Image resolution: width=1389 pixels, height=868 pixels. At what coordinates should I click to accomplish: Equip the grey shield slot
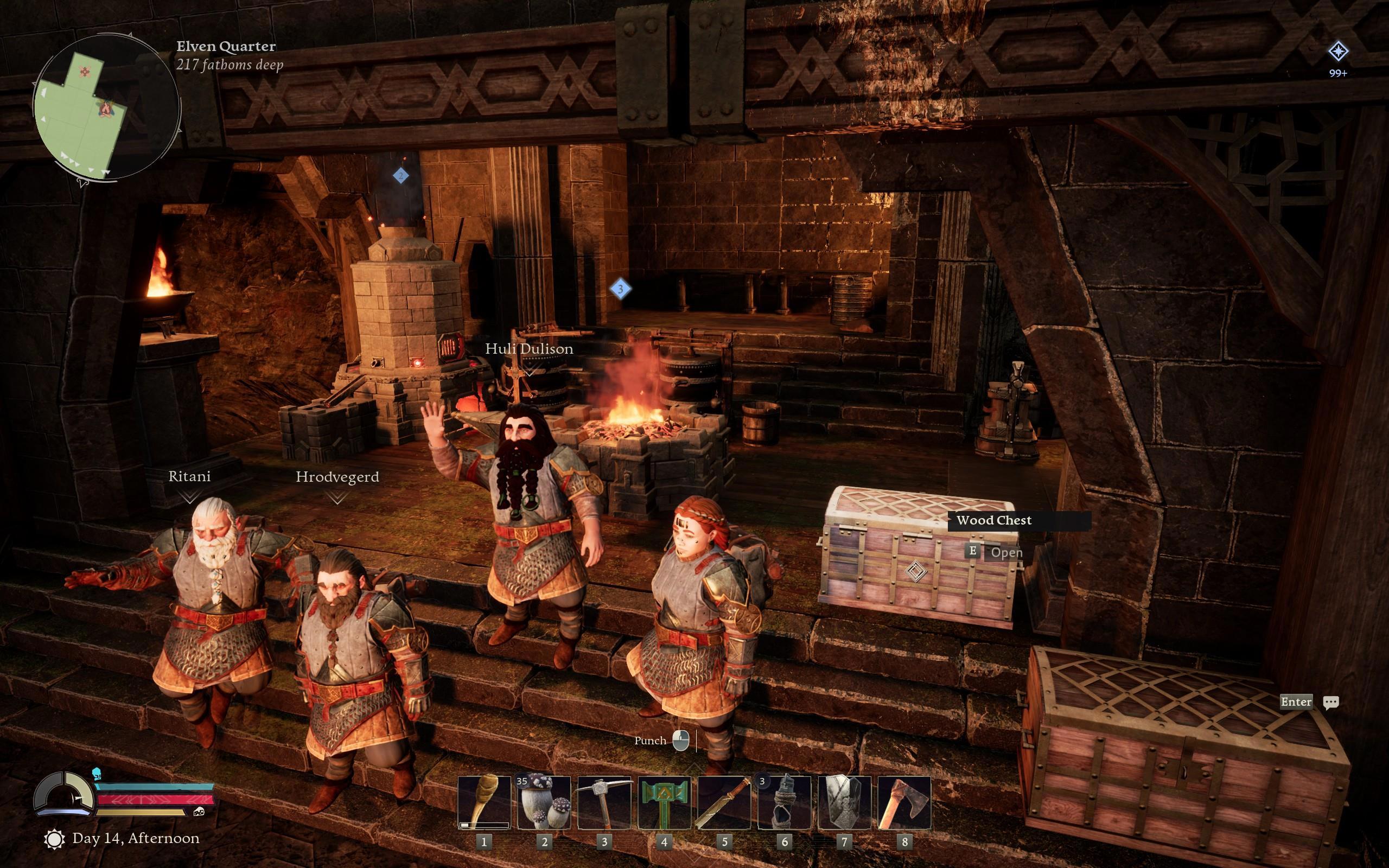point(844,802)
